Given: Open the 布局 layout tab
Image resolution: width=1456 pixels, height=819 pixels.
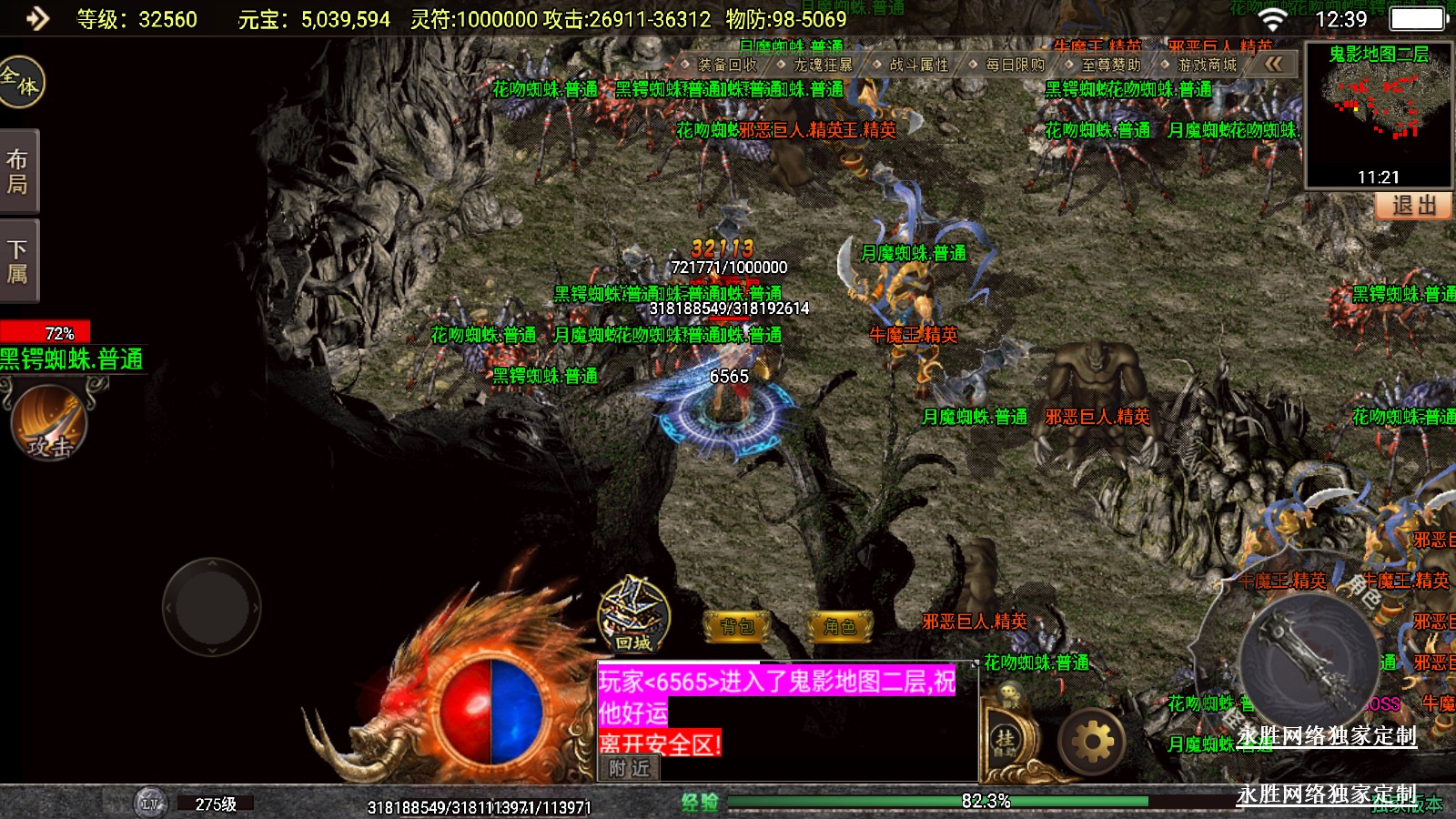Looking at the screenshot, I should (18, 171).
